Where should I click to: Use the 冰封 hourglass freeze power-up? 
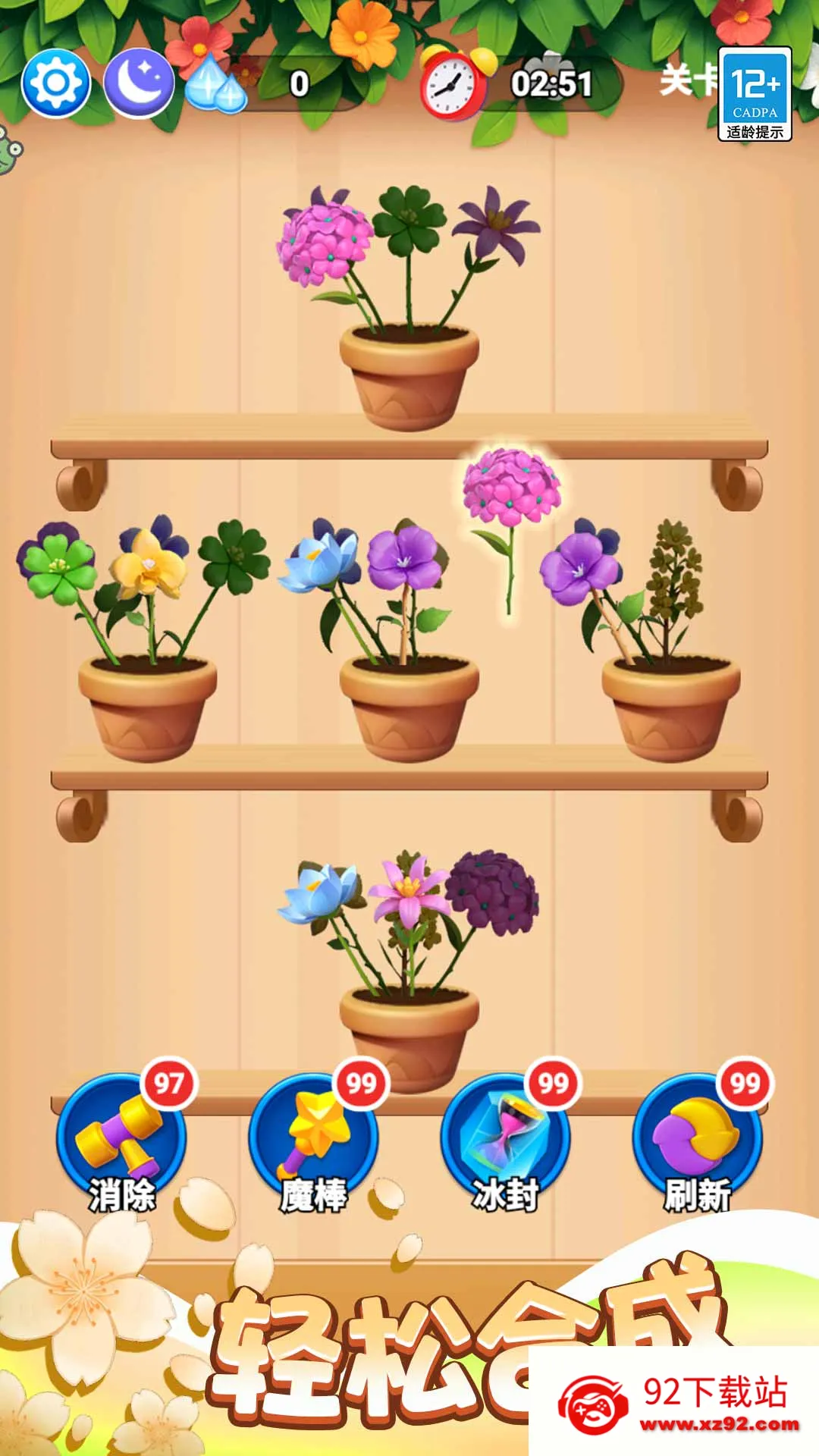[505, 1139]
